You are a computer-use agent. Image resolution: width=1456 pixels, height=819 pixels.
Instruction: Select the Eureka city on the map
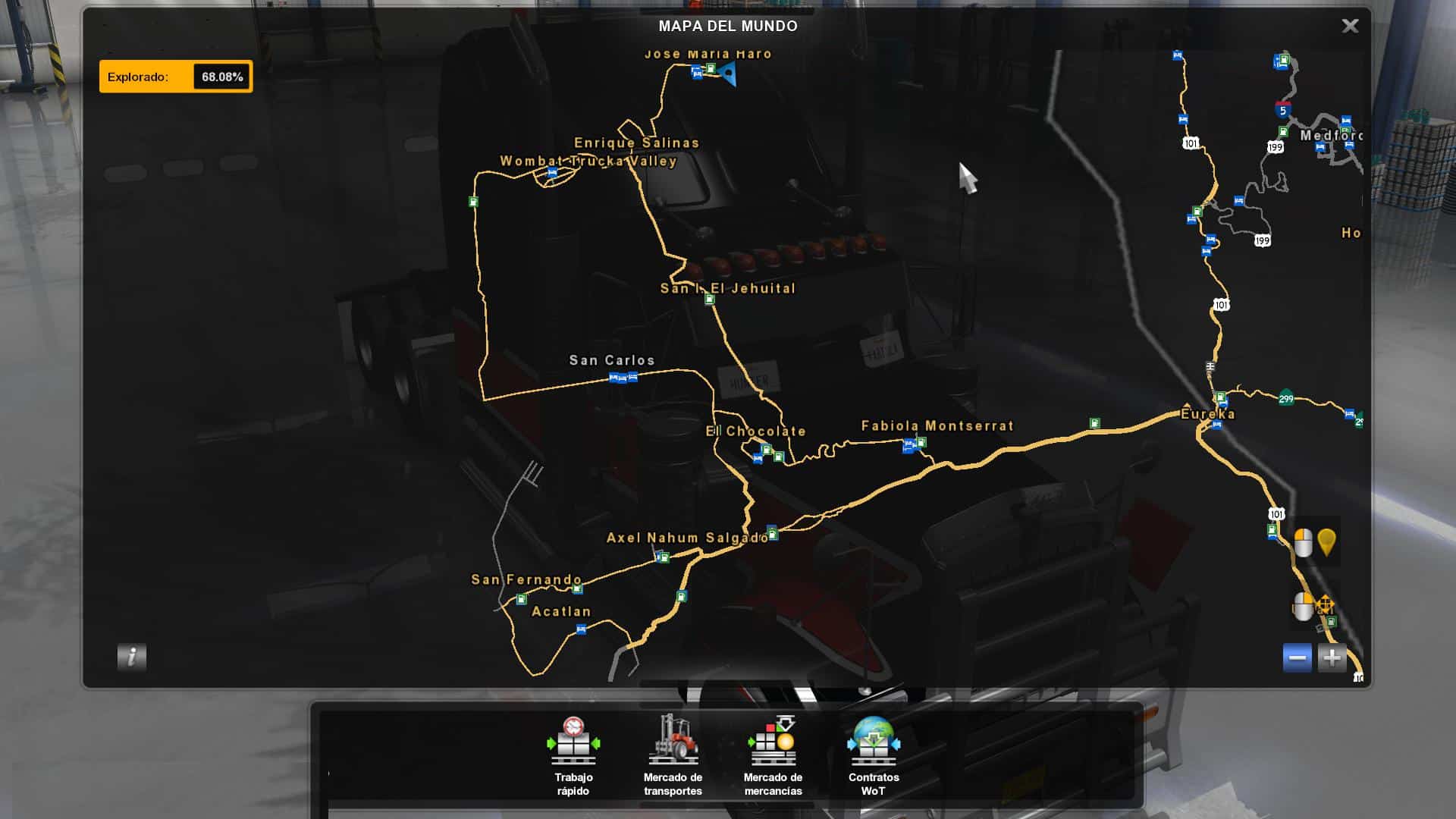coord(1208,414)
